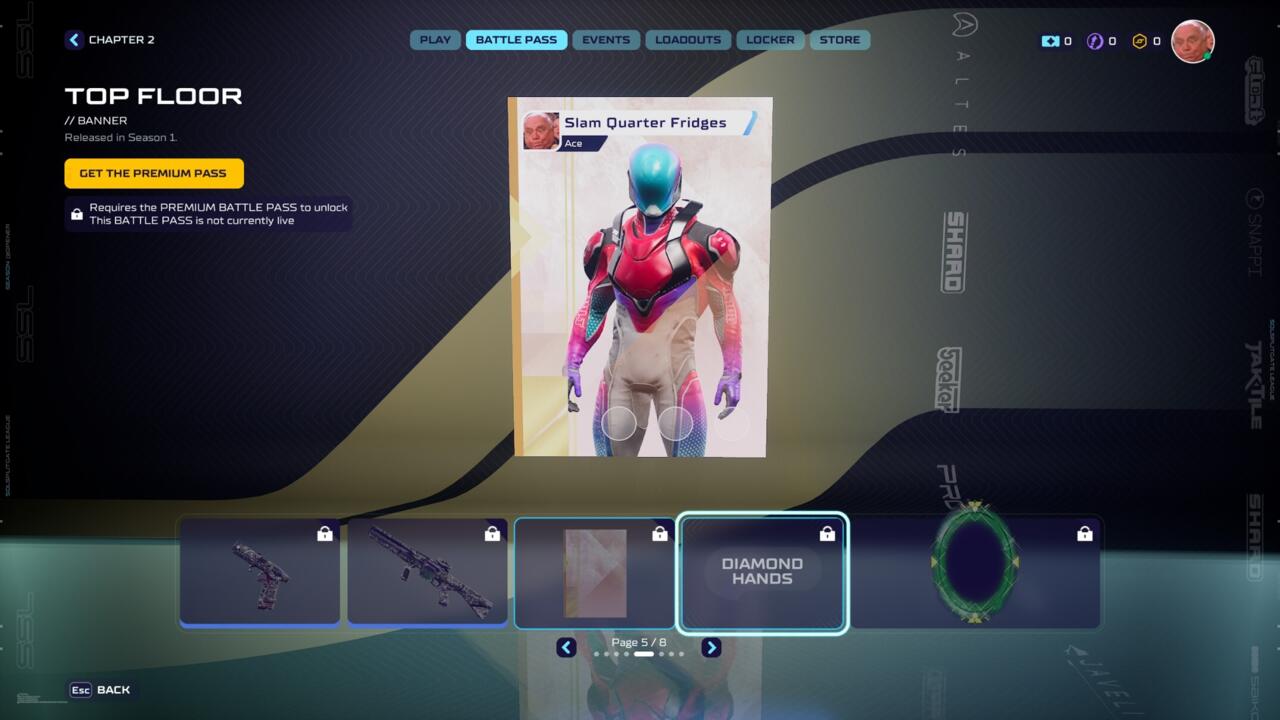Switch to the Battle Pass tab

[516, 40]
